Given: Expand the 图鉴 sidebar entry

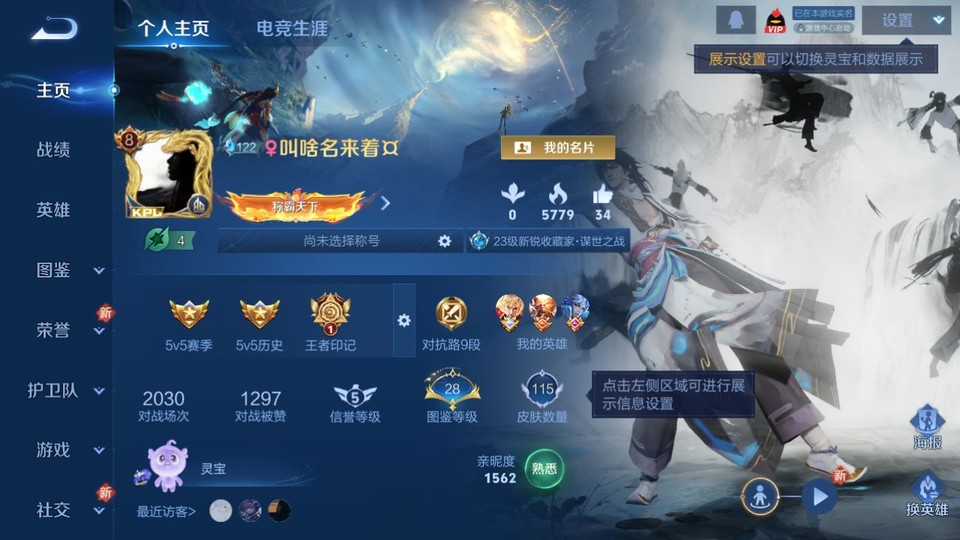Looking at the screenshot, I should click(x=66, y=270).
